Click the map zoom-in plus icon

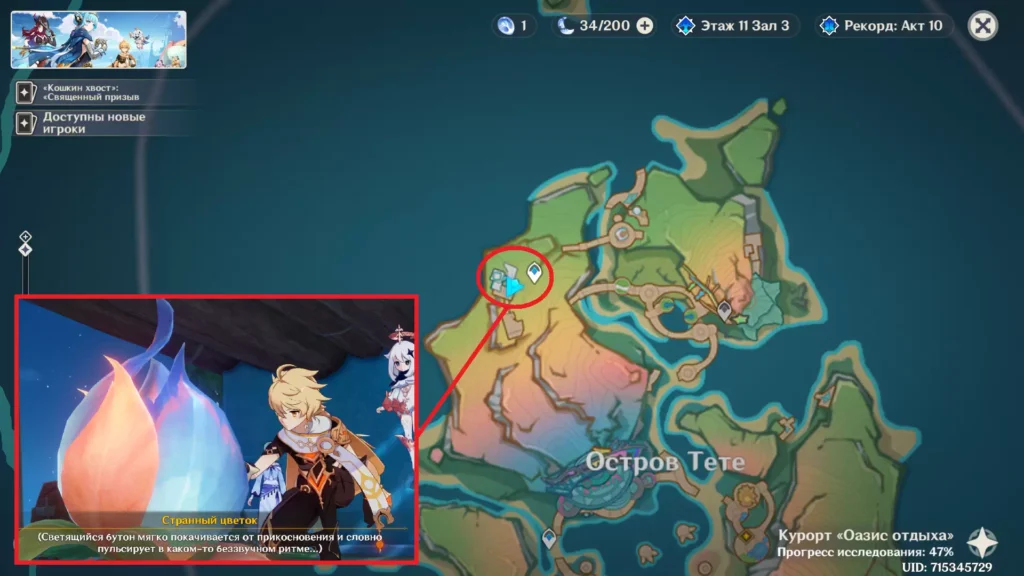[x=26, y=237]
